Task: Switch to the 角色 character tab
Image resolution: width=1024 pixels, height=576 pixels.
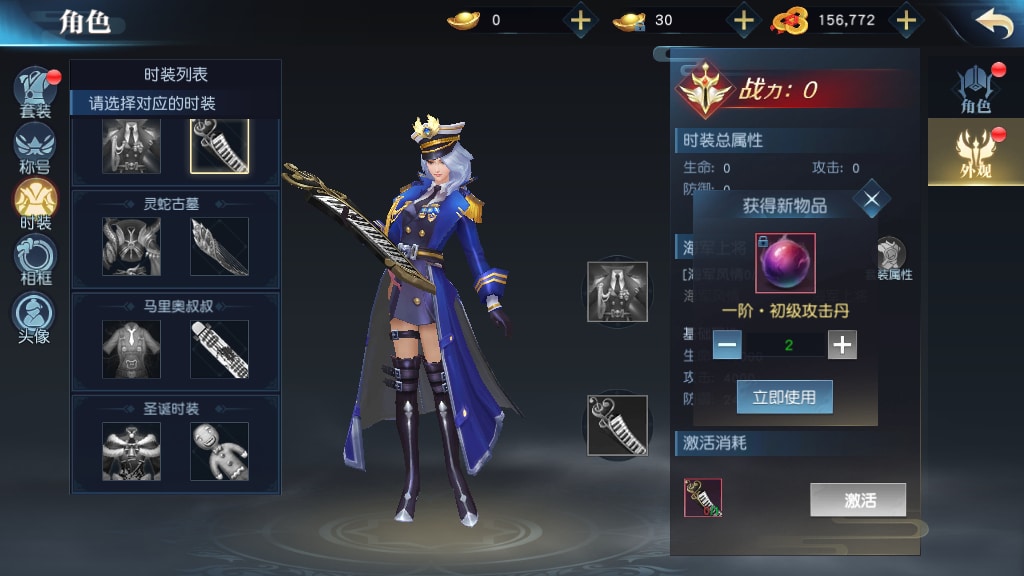Action: coord(975,88)
